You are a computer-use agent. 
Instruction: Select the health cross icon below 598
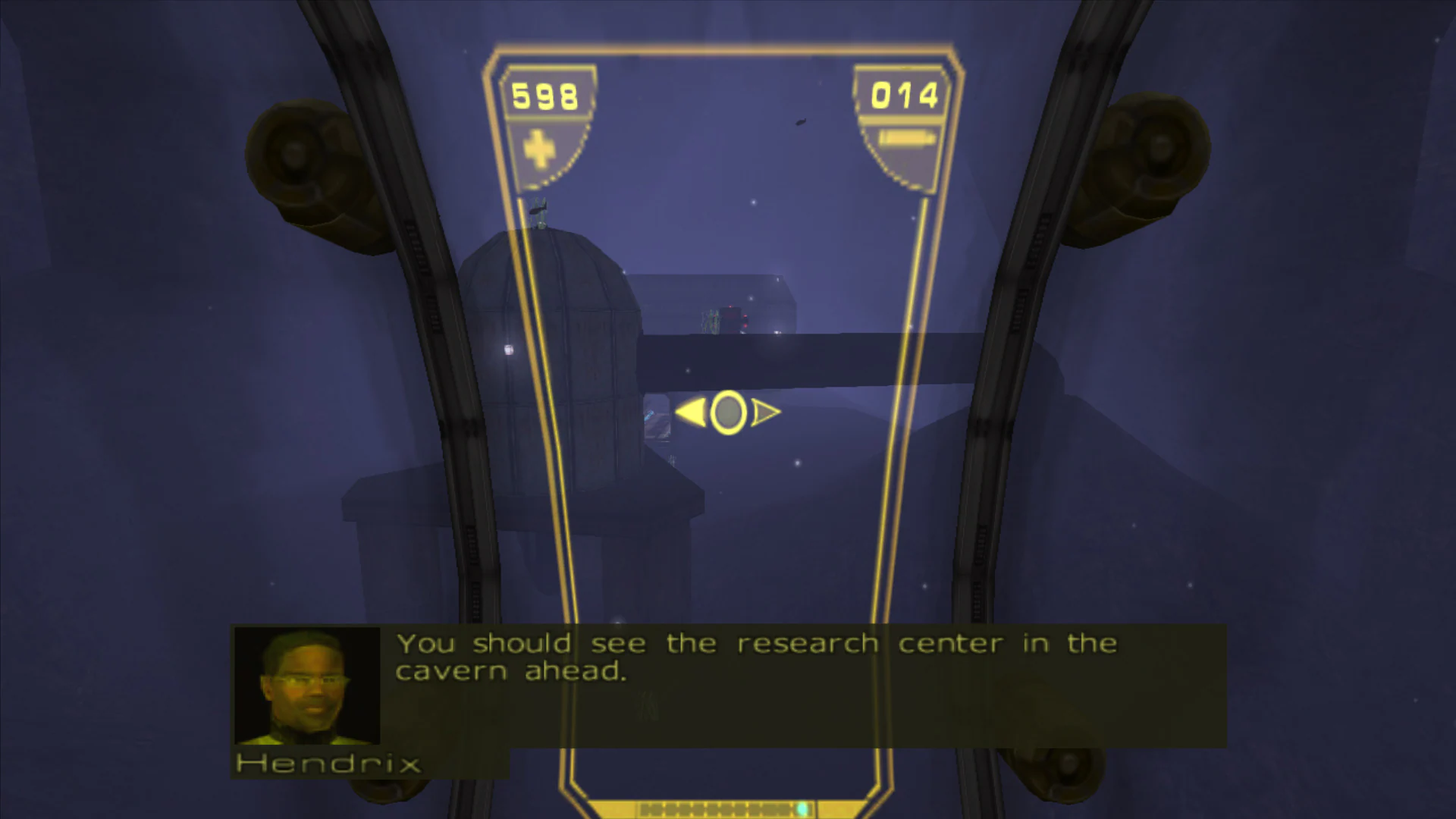point(540,149)
